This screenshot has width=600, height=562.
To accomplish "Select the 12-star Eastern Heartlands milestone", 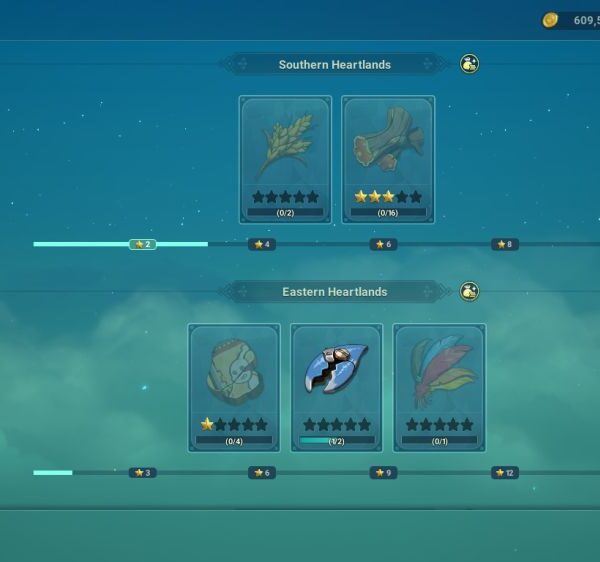I will point(504,473).
